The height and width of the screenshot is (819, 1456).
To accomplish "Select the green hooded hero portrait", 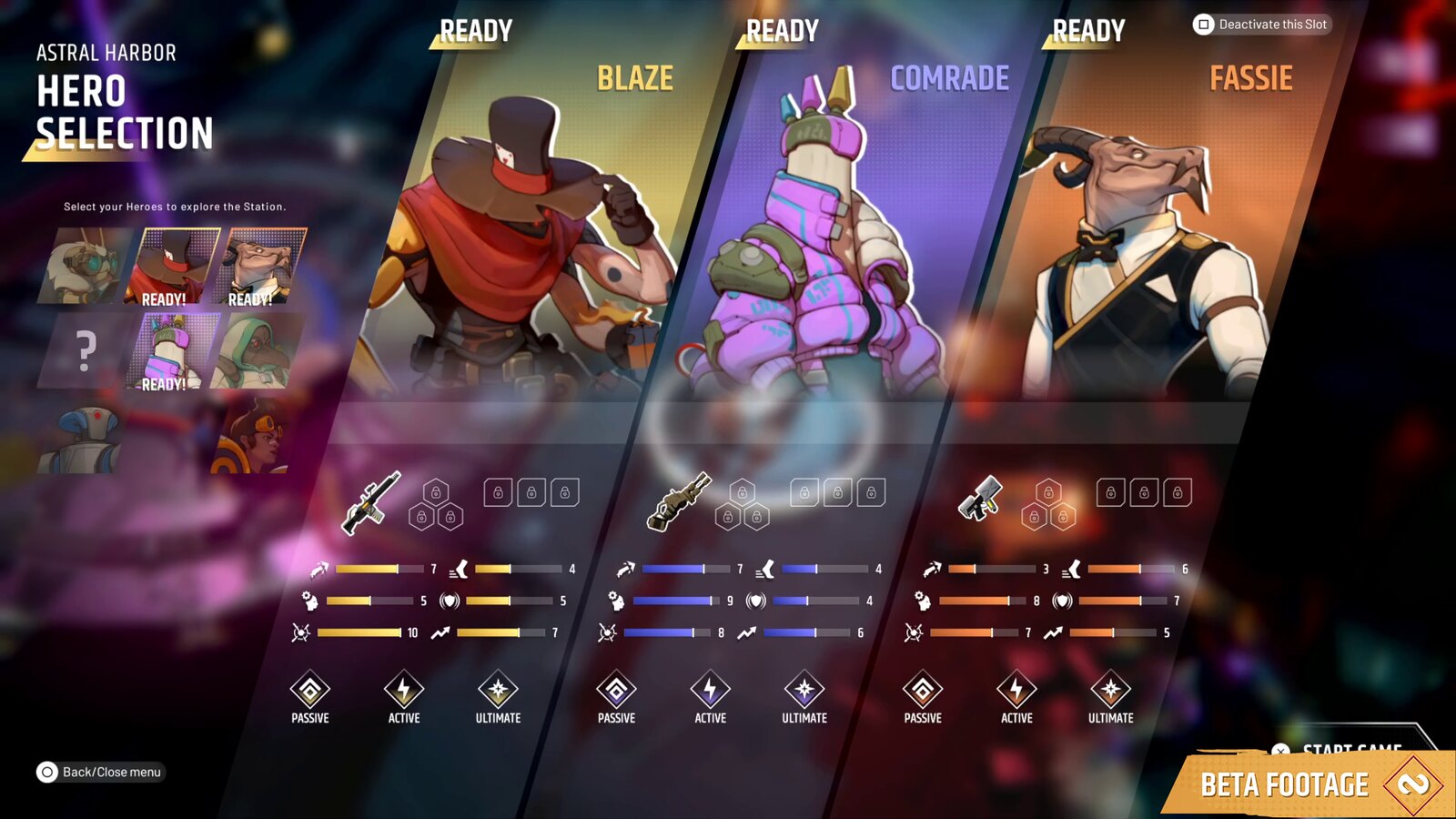I will coord(258,350).
